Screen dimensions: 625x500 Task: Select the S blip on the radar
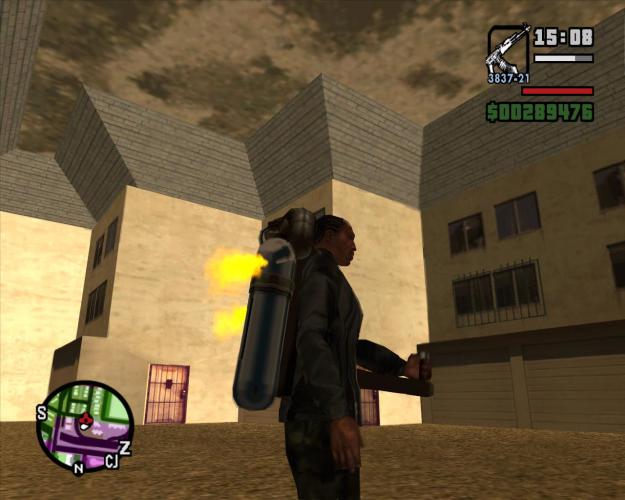pyautogui.click(x=42, y=411)
